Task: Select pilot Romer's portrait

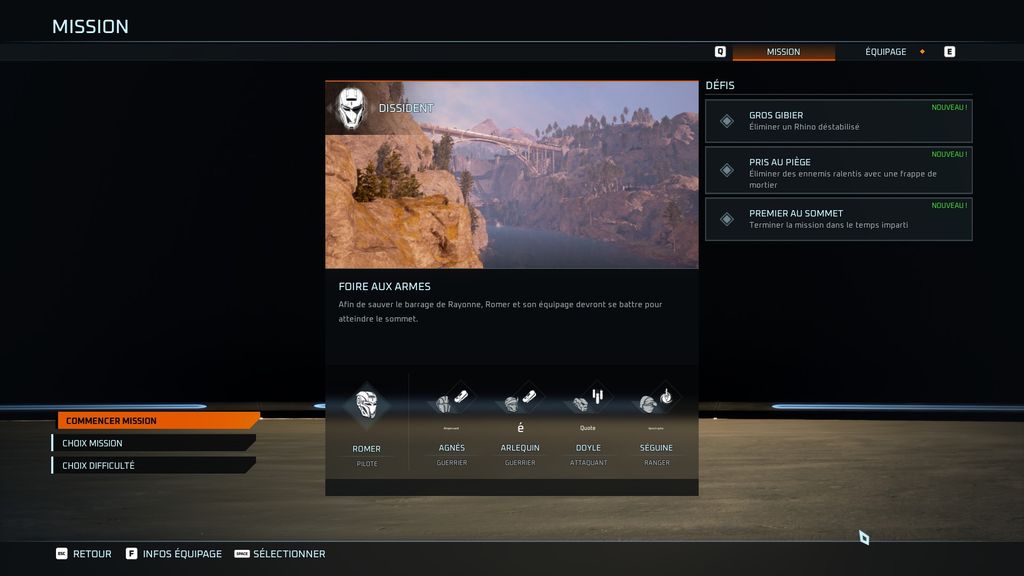Action: tap(367, 405)
